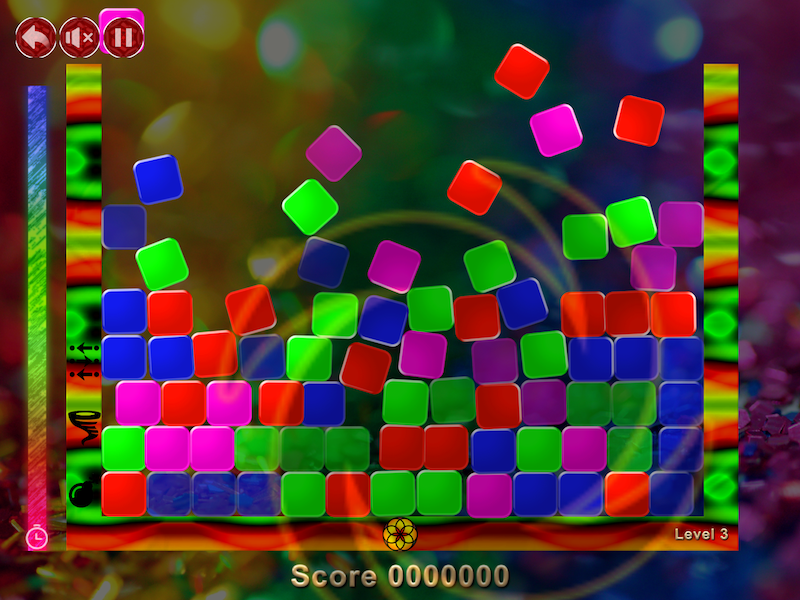Image resolution: width=800 pixels, height=600 pixels.
Task: Go back with the arrow button
Action: 36,38
